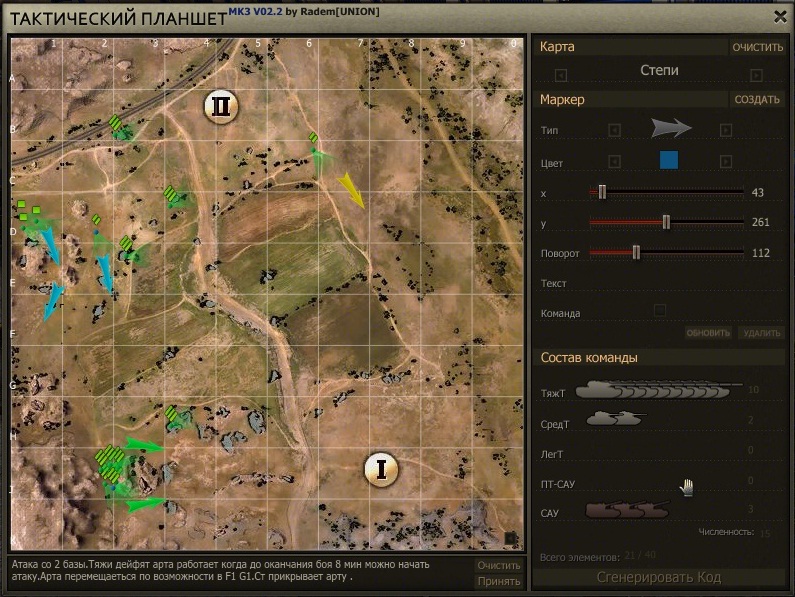The image size is (795, 597).
Task: Close the tactical tablet window
Action: pos(780,15)
